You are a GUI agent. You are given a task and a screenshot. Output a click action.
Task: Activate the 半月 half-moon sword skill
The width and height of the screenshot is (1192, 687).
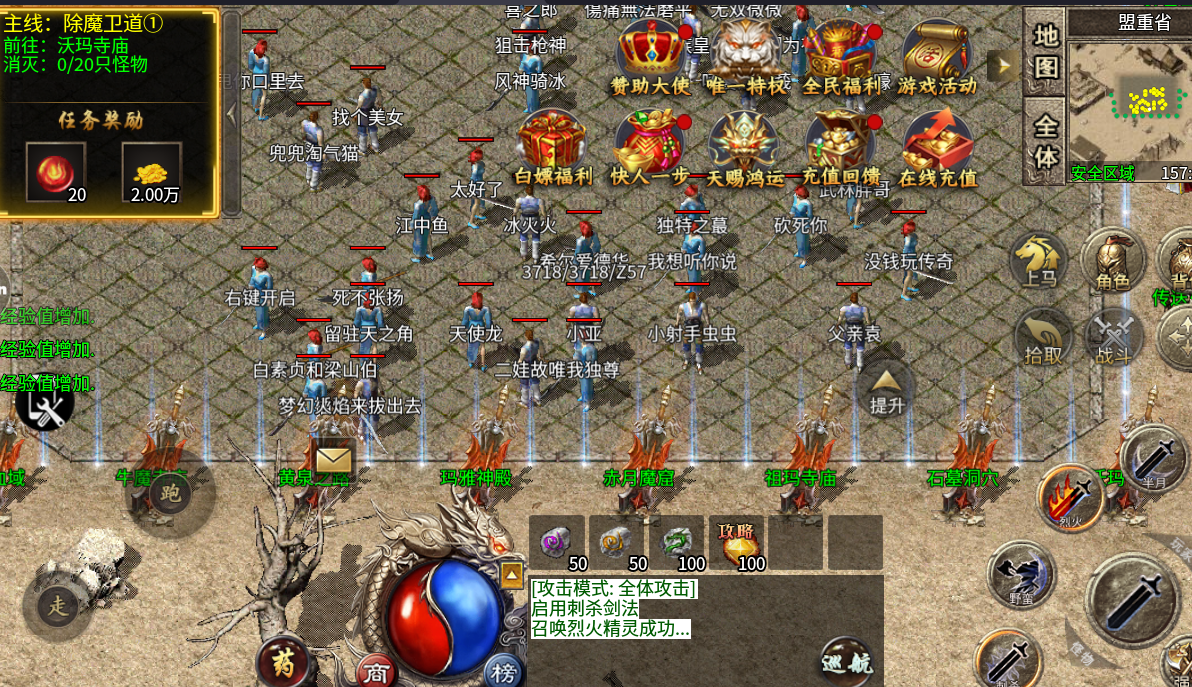click(1154, 459)
